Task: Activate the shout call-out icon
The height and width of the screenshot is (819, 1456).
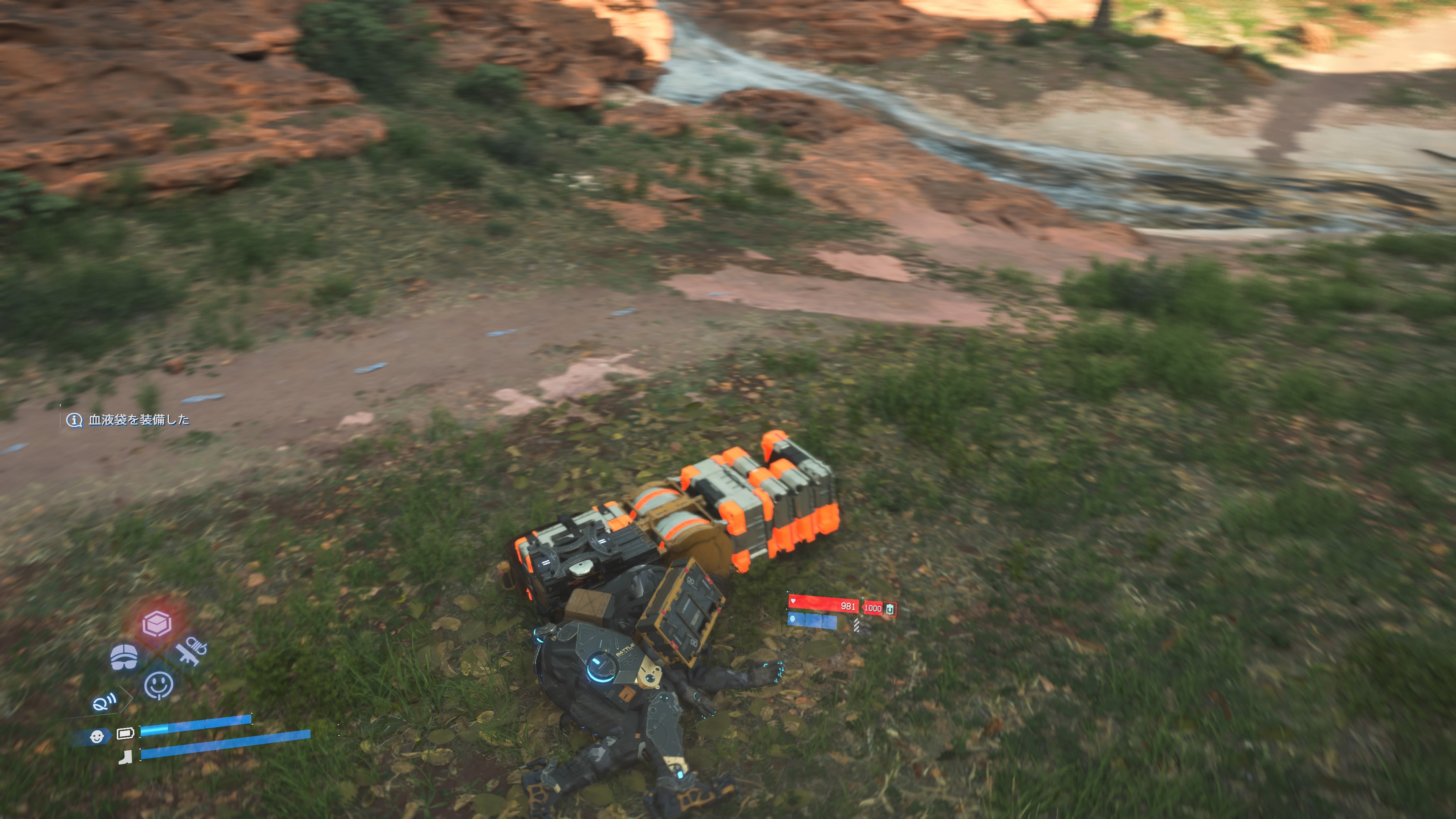Action: click(x=105, y=703)
